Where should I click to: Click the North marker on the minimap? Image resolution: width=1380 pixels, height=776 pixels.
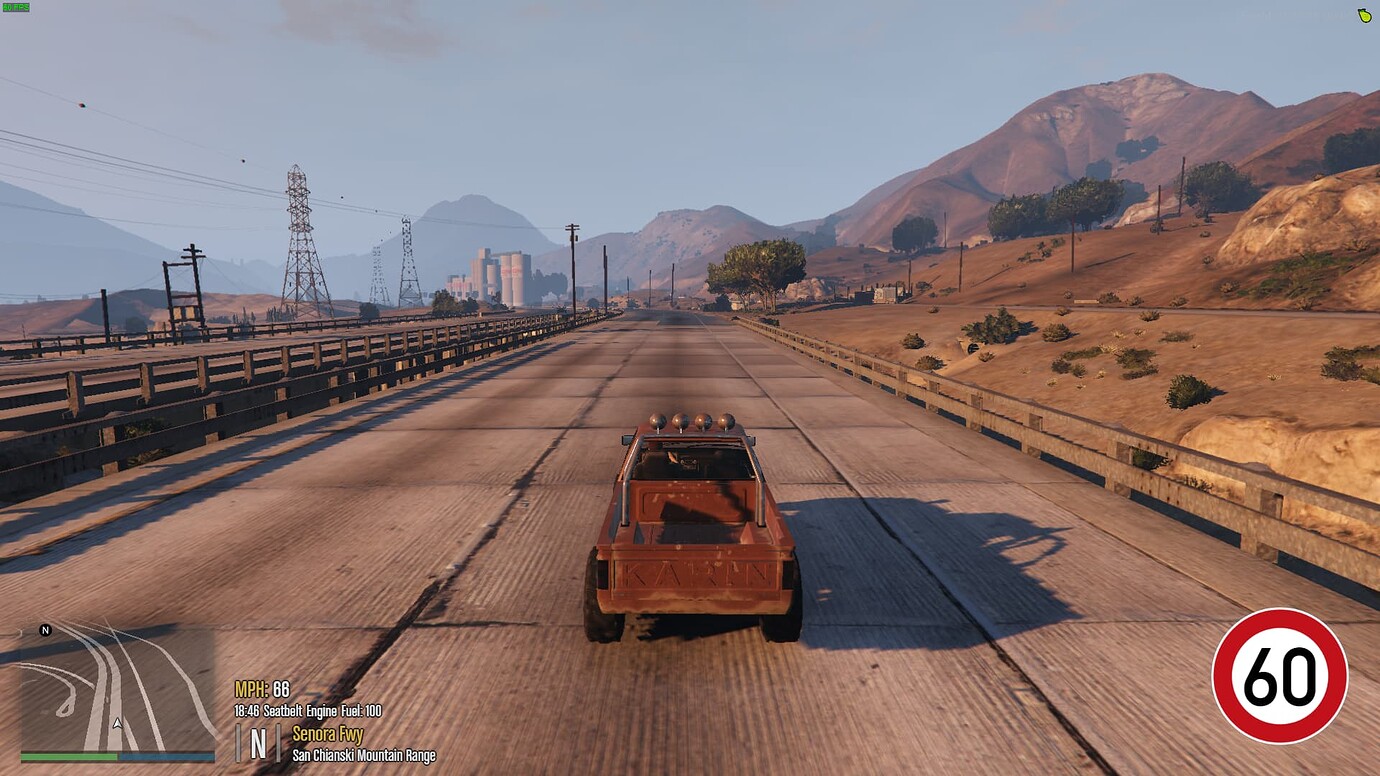coord(43,631)
